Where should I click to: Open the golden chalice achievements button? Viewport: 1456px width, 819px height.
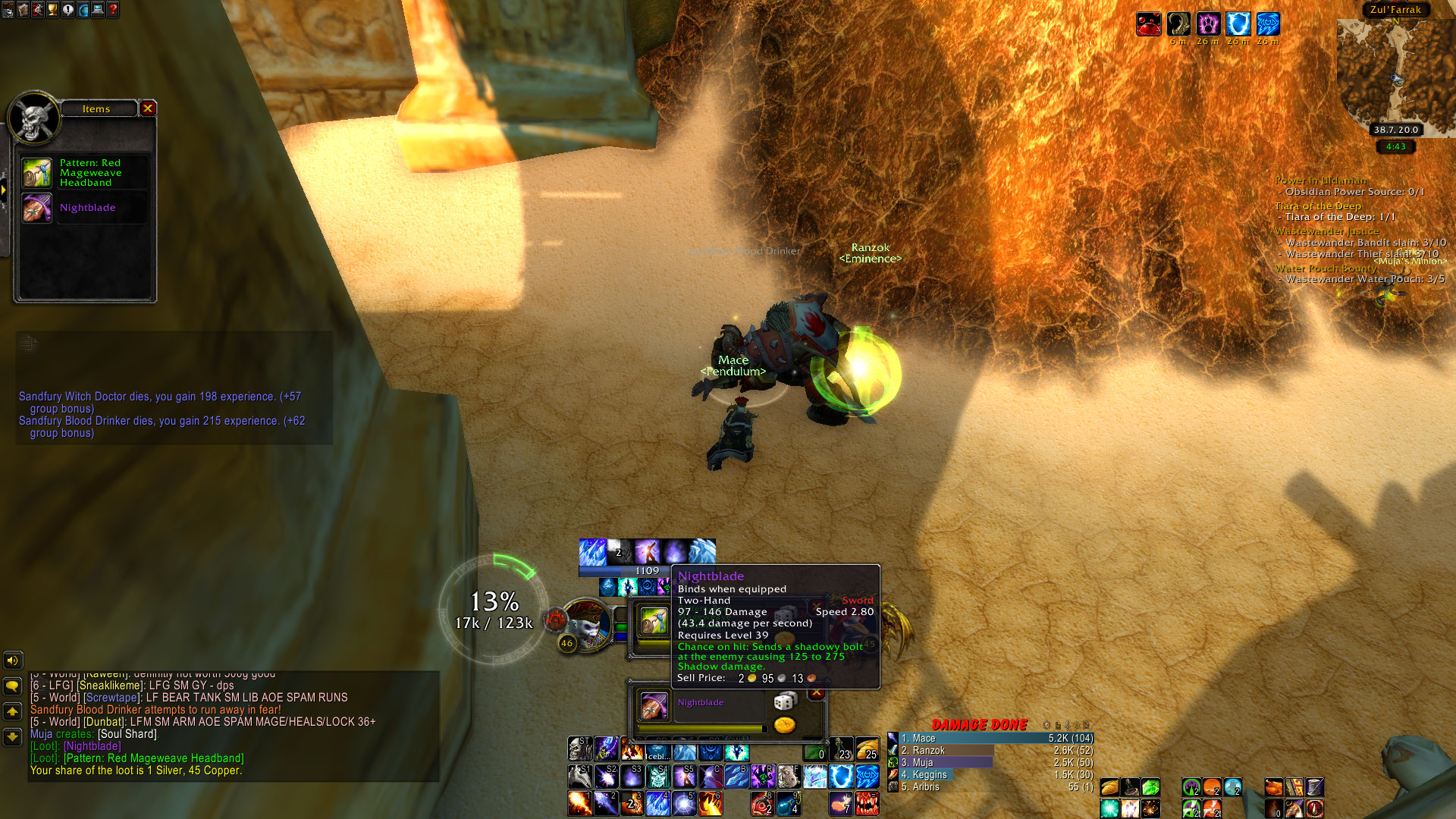coord(53,10)
